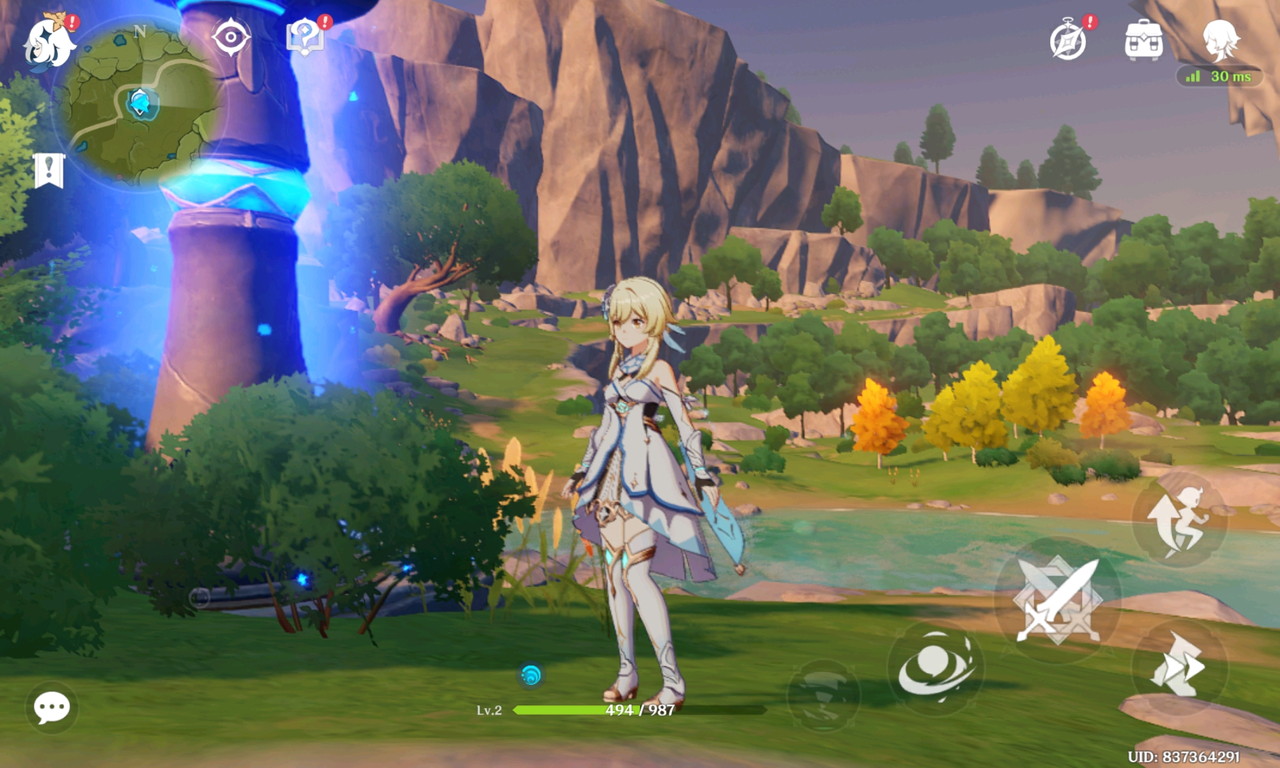Tap the crosshair target icon
Screen dimensions: 1280x768
[231, 38]
